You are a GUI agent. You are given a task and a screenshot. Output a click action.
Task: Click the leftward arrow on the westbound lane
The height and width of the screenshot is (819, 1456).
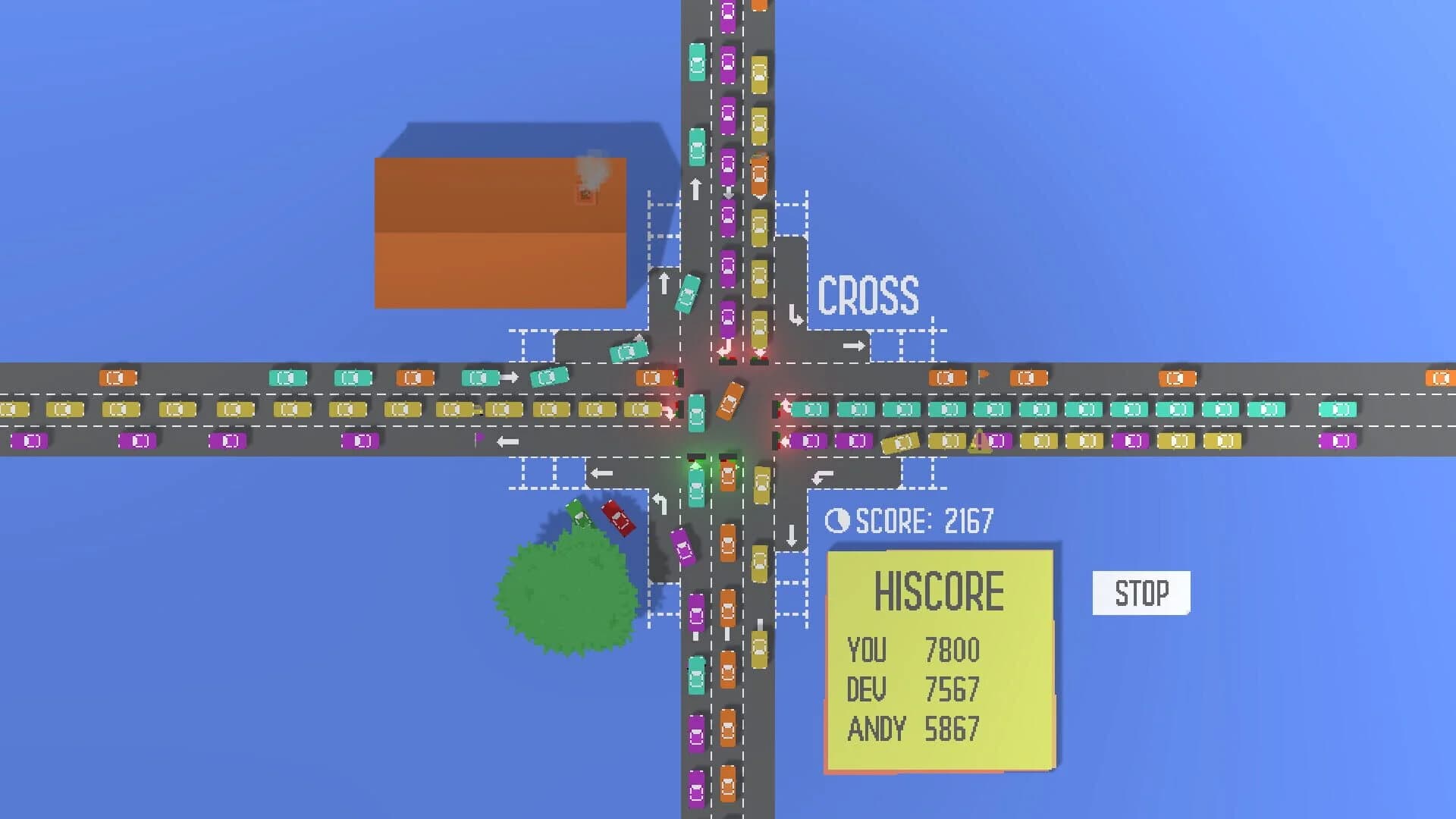click(x=508, y=441)
